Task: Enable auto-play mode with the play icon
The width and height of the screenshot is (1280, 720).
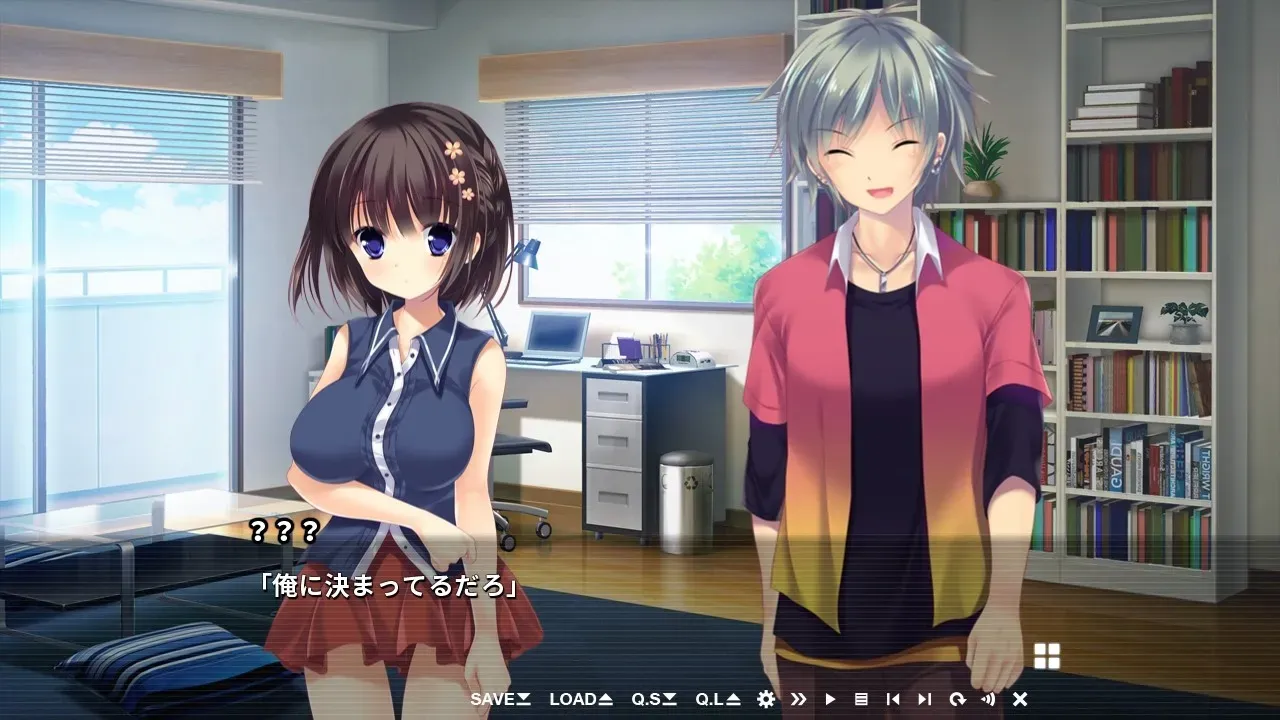Action: (831, 700)
